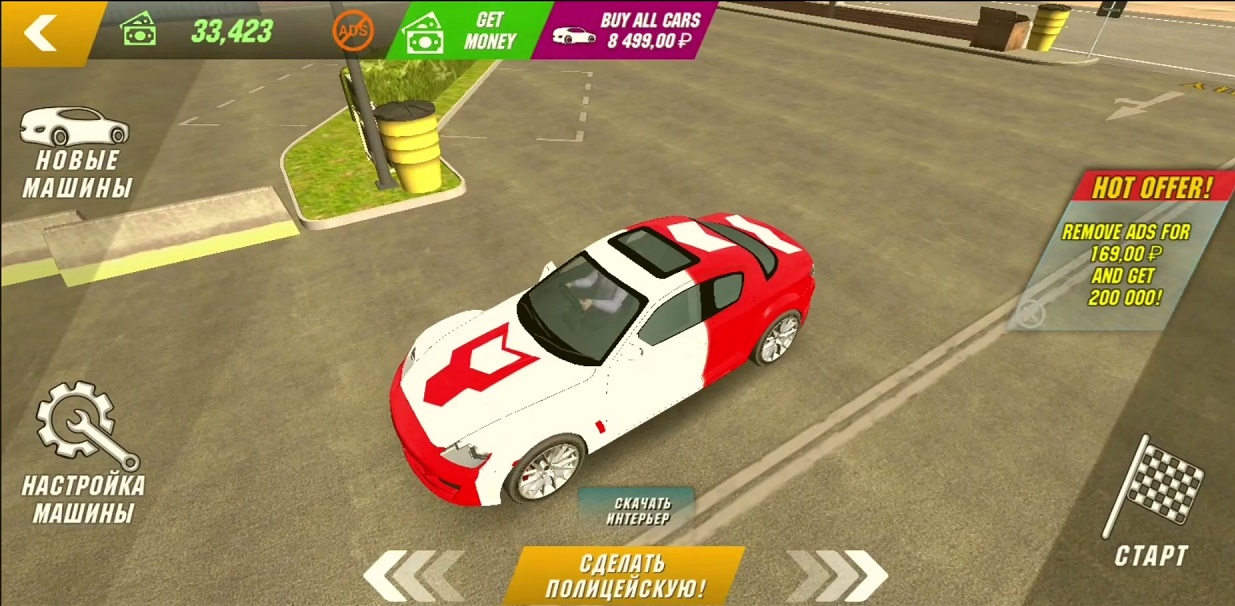
Task: Open the Новые Машины car shop
Action: tap(77, 152)
